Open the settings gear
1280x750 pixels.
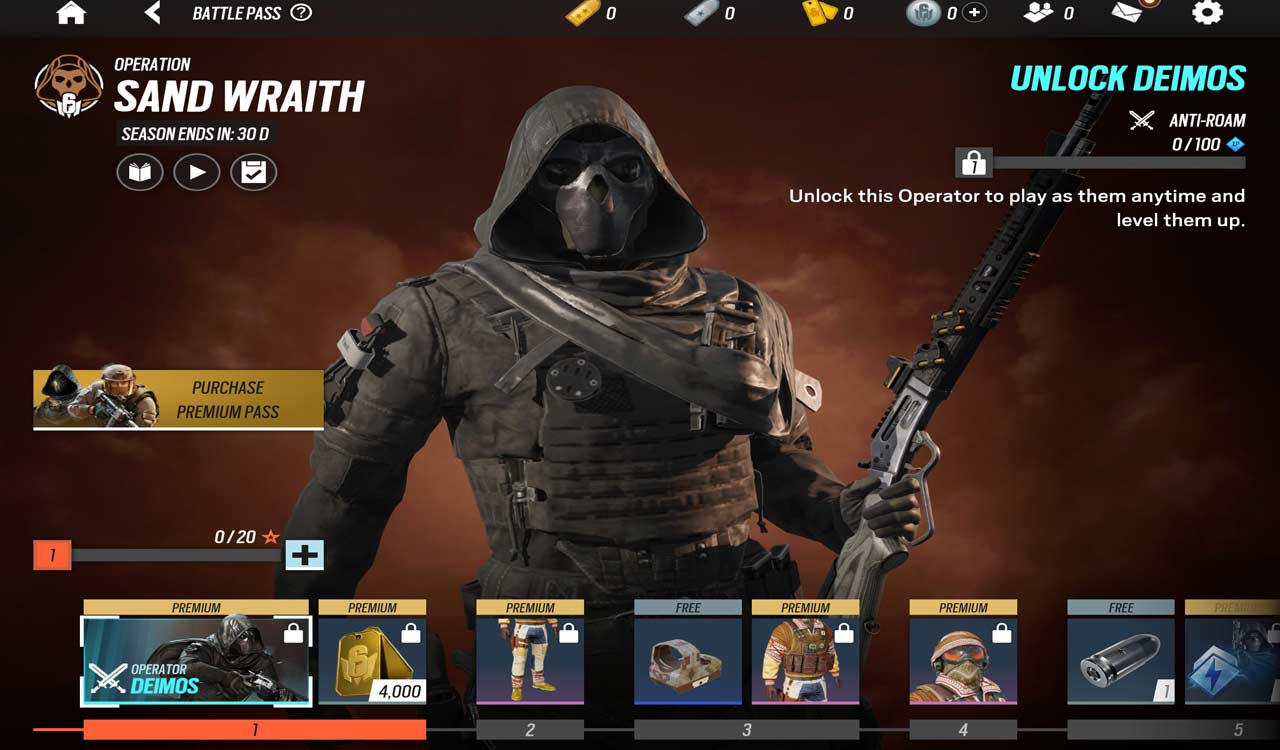pyautogui.click(x=1207, y=14)
